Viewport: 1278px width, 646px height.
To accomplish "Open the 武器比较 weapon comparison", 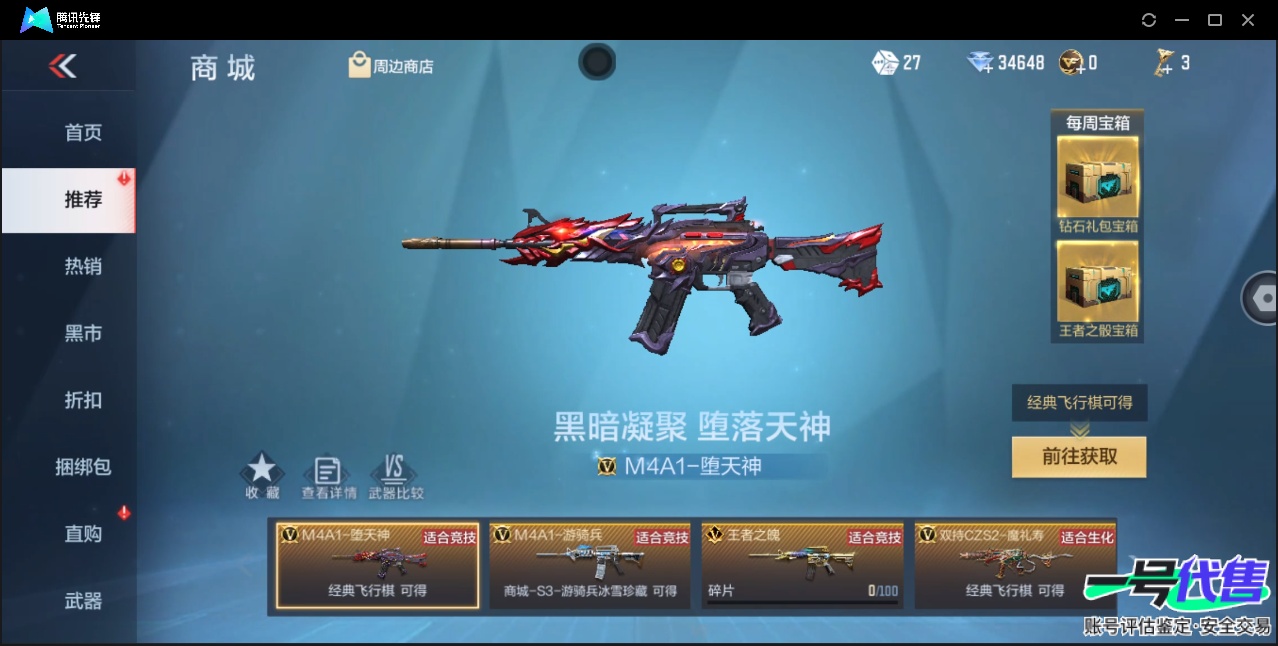I will coord(395,475).
